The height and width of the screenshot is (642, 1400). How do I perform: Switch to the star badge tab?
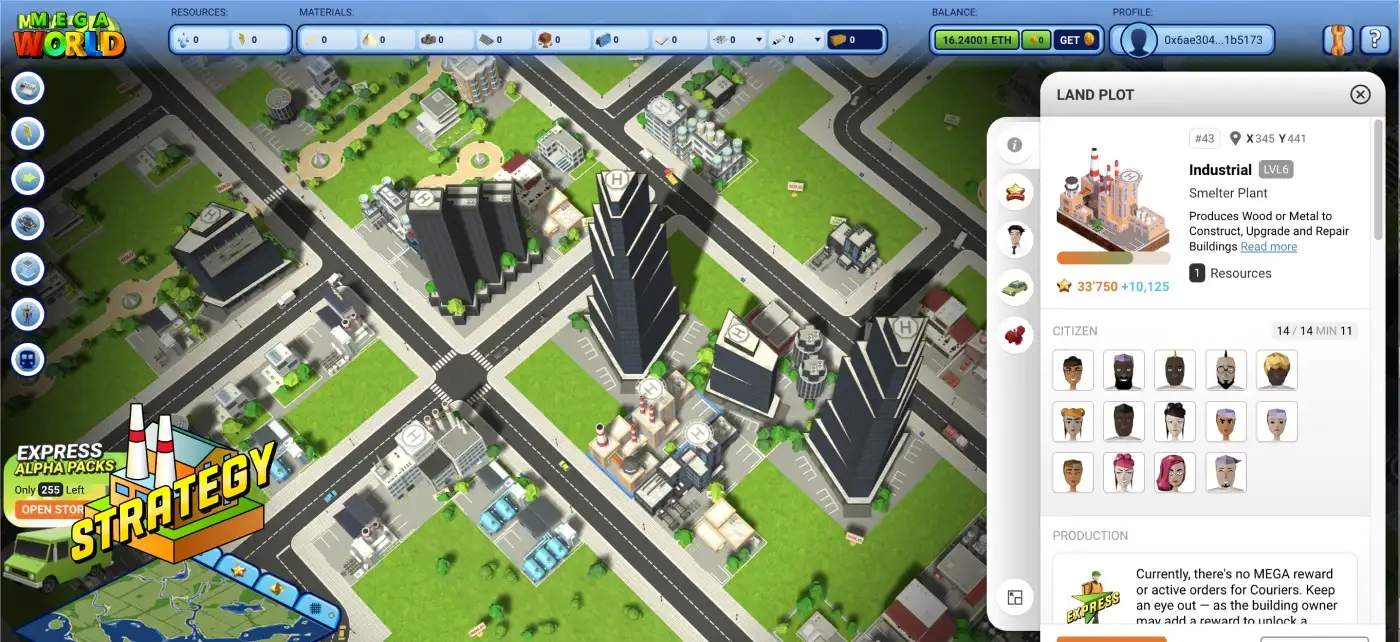coord(1015,192)
